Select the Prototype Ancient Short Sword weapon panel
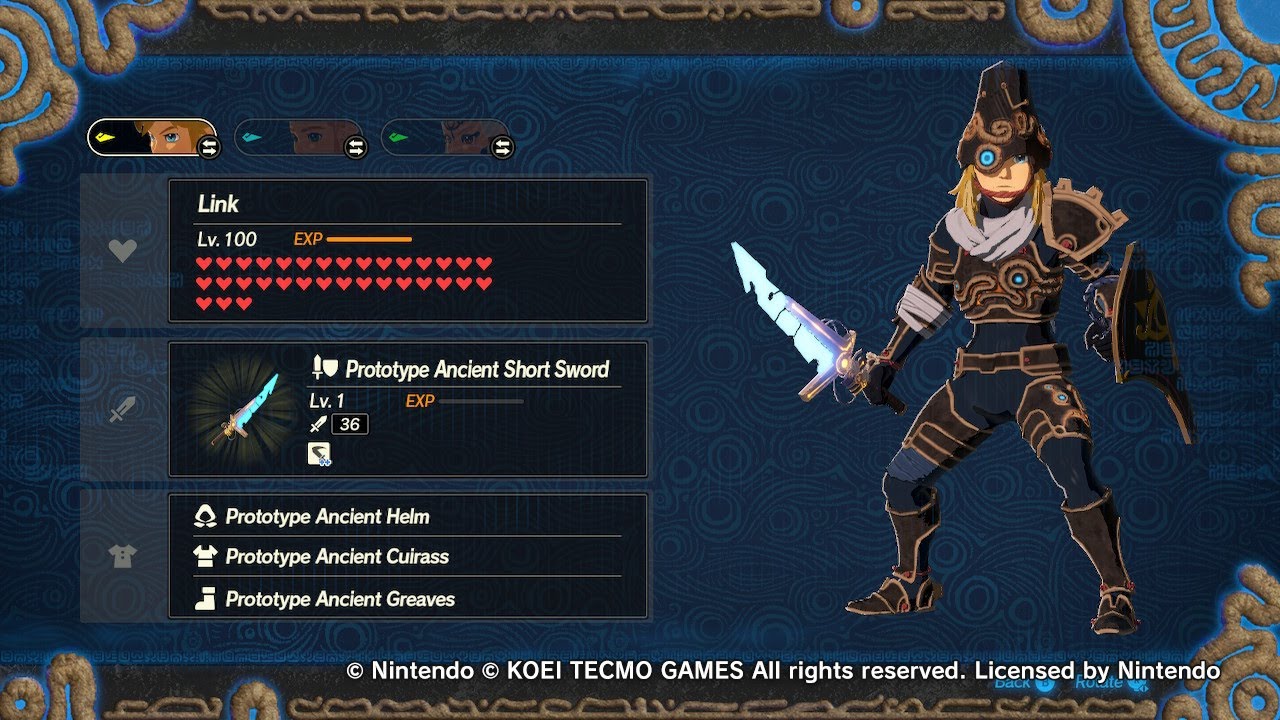1280x720 pixels. pos(408,409)
